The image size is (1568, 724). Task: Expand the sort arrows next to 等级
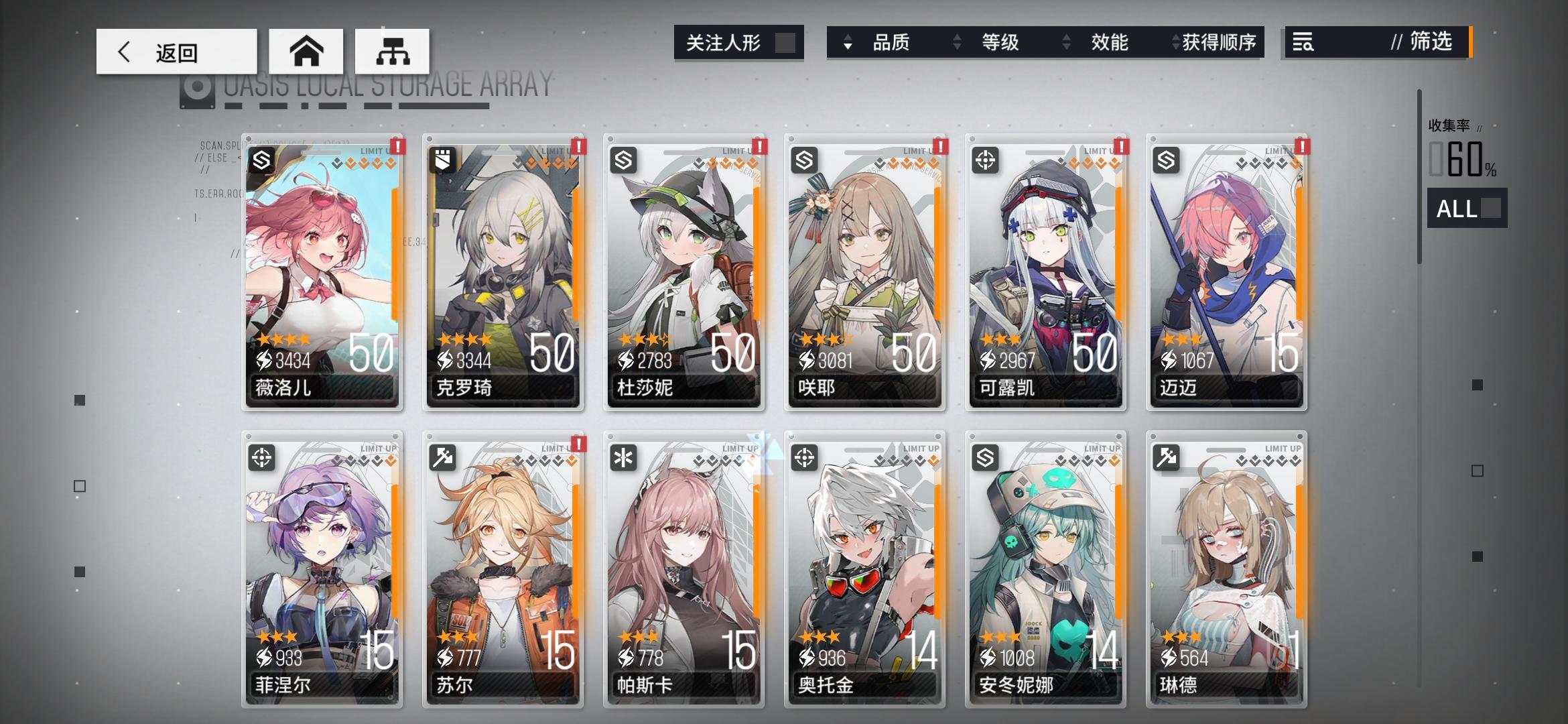click(x=958, y=43)
